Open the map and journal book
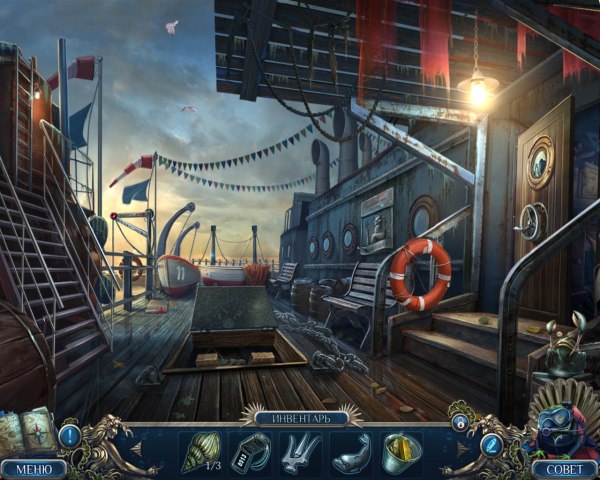Viewport: 600px width, 480px height. 28,433
